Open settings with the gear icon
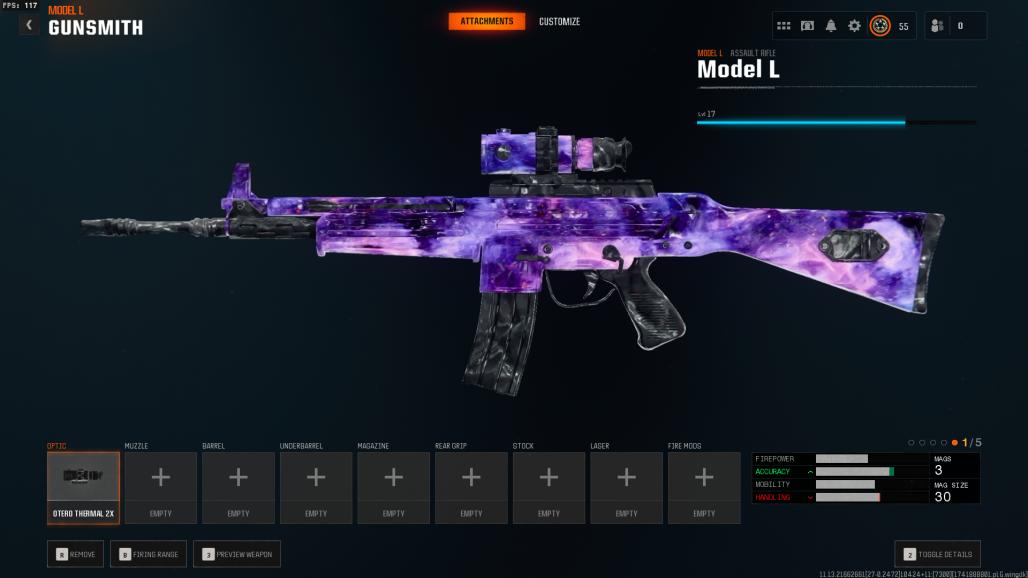1028x578 pixels. (854, 26)
